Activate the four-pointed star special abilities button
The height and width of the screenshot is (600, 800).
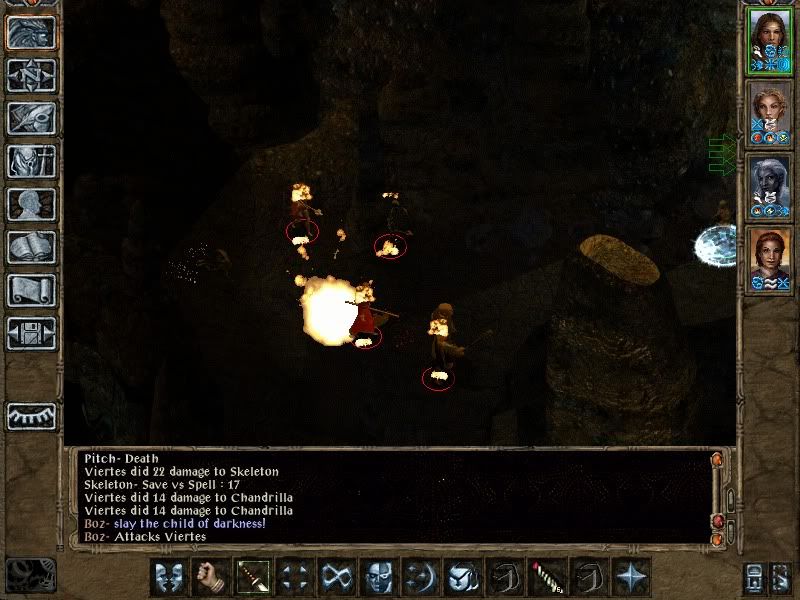[629, 577]
